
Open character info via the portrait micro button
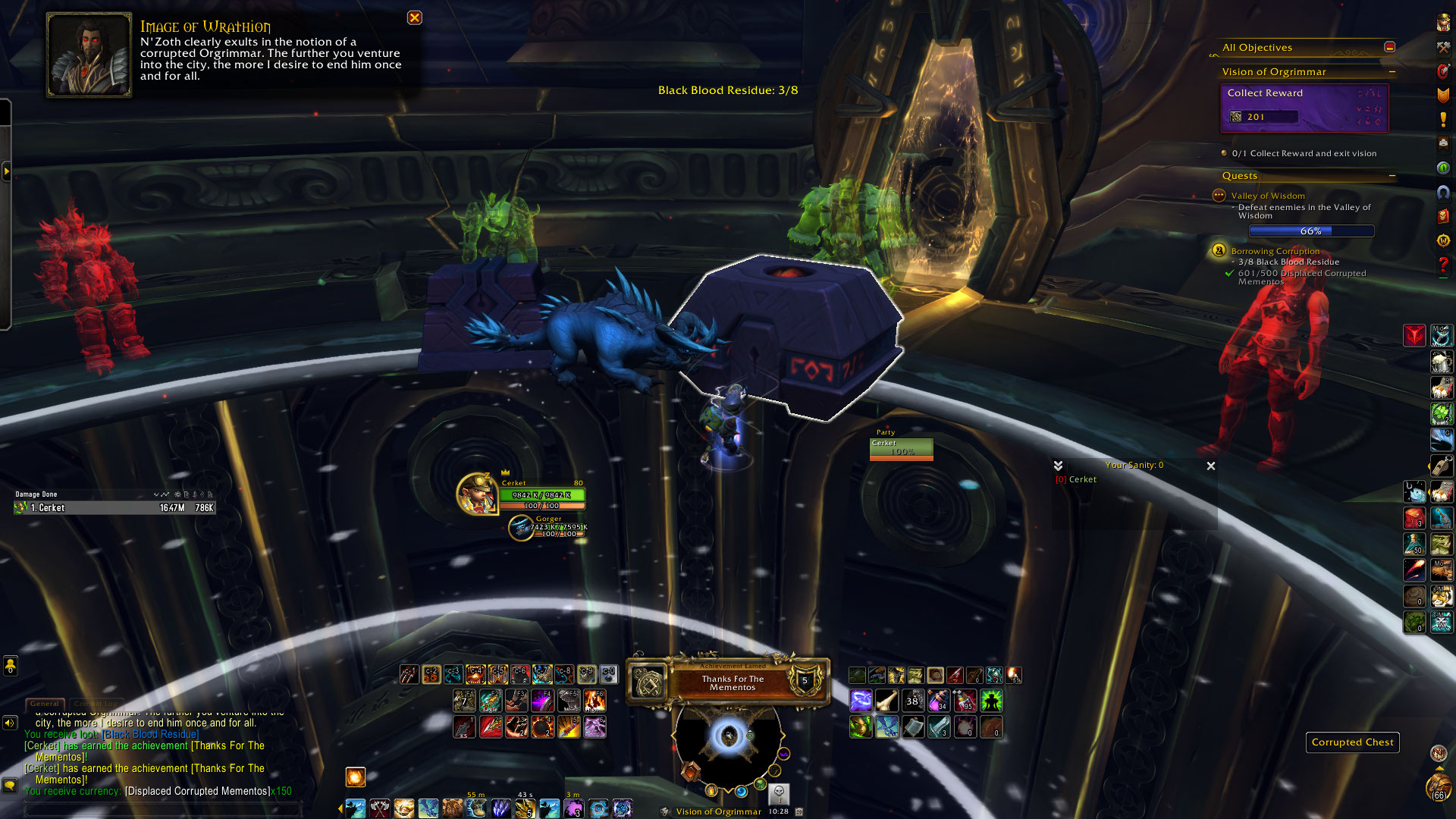click(1443, 23)
